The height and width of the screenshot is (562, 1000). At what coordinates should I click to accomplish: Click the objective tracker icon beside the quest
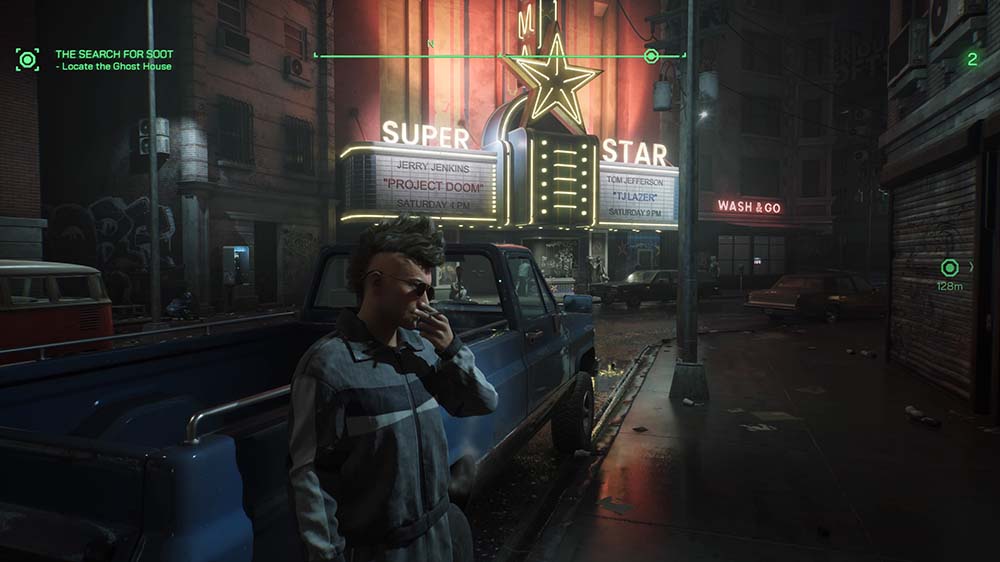point(27,59)
